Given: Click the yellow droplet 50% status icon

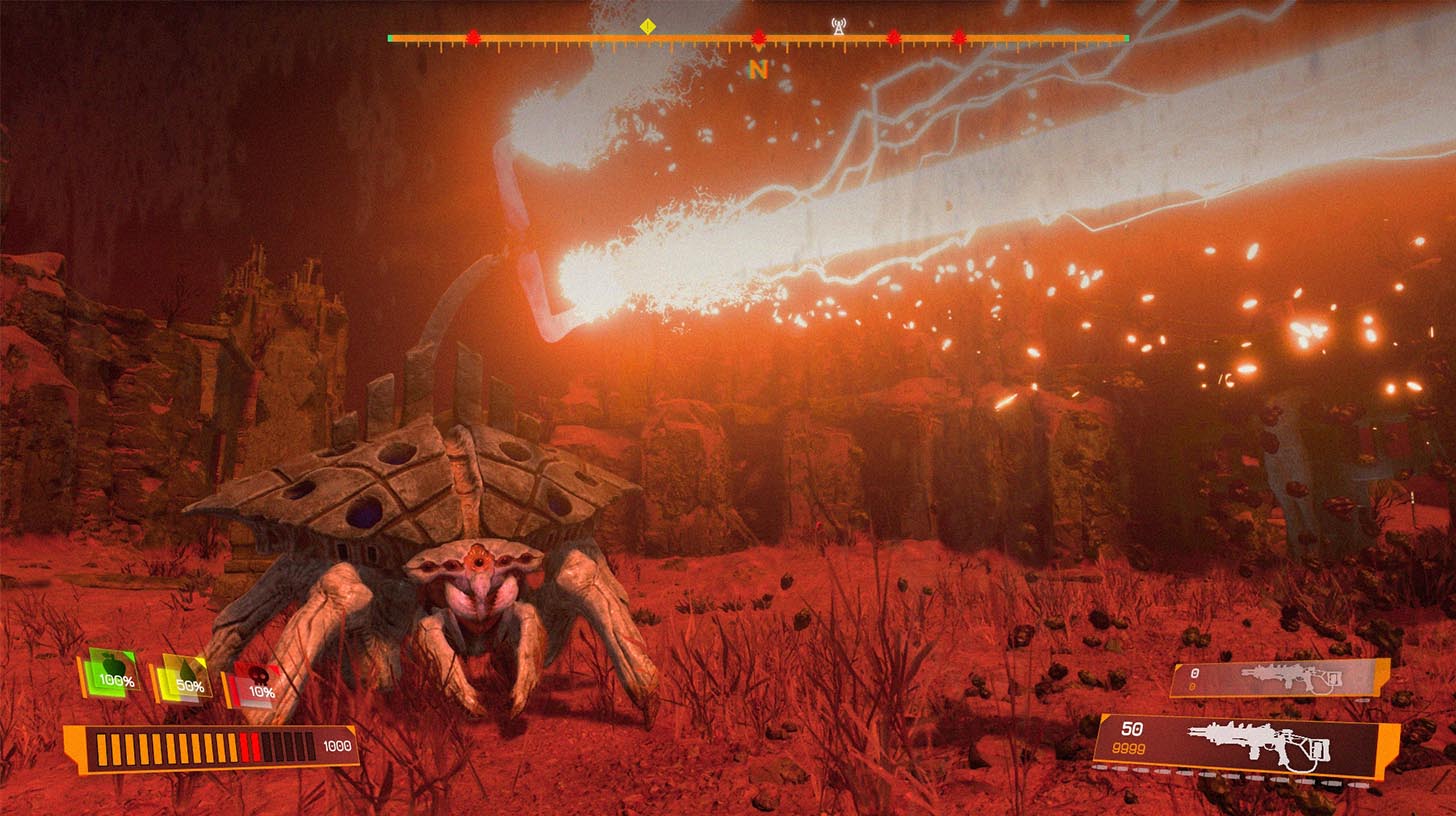Looking at the screenshot, I should 182,681.
